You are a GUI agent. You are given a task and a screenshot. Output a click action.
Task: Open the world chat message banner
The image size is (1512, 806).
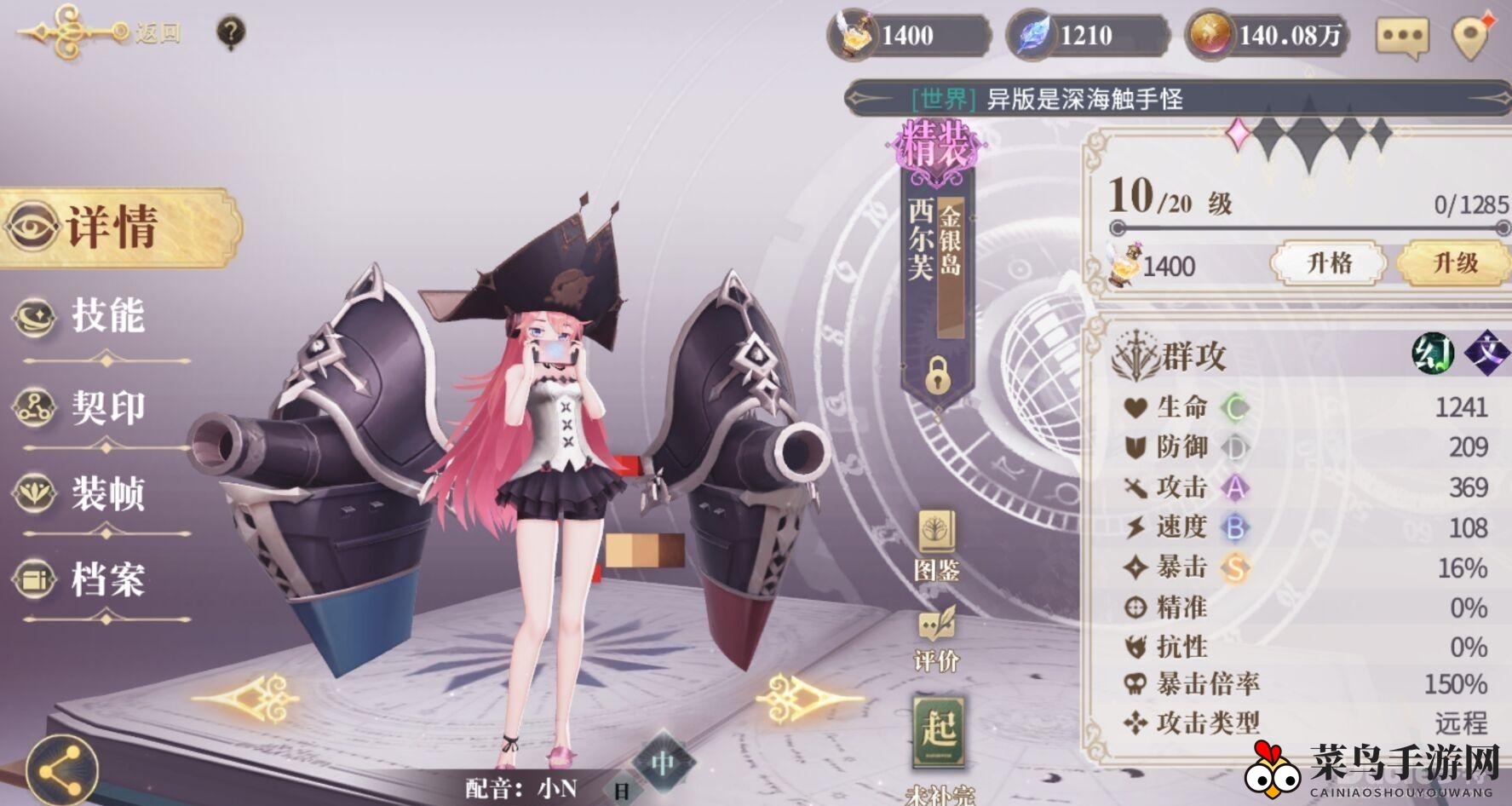(x=1176, y=99)
